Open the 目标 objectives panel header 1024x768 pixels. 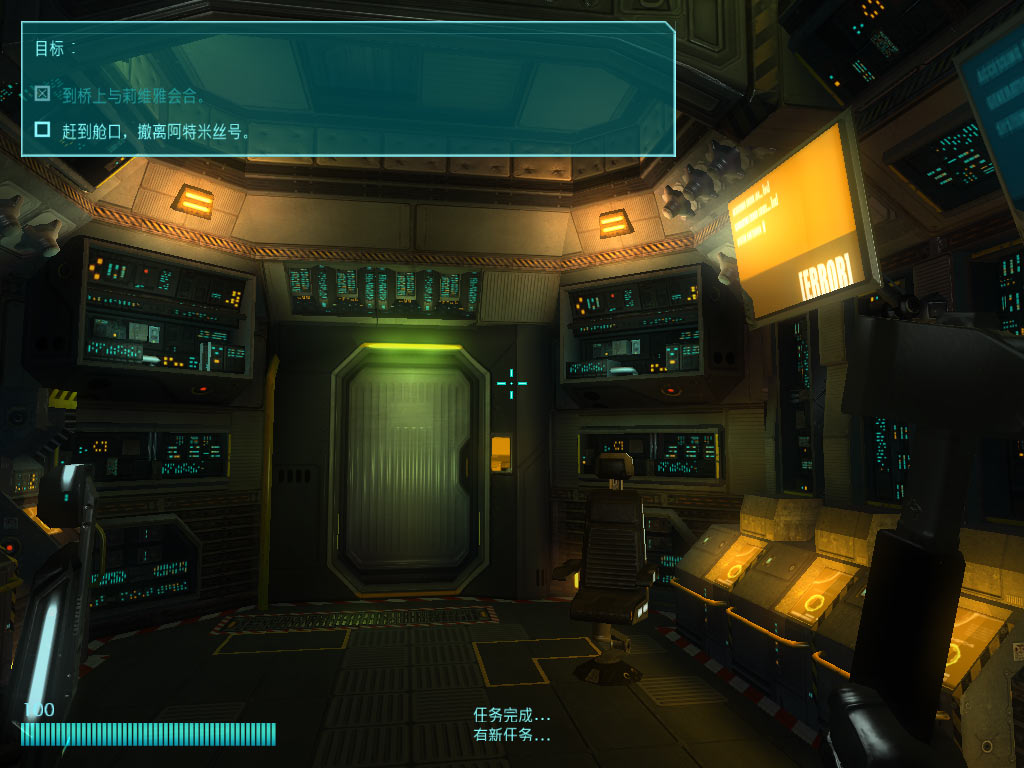55,48
